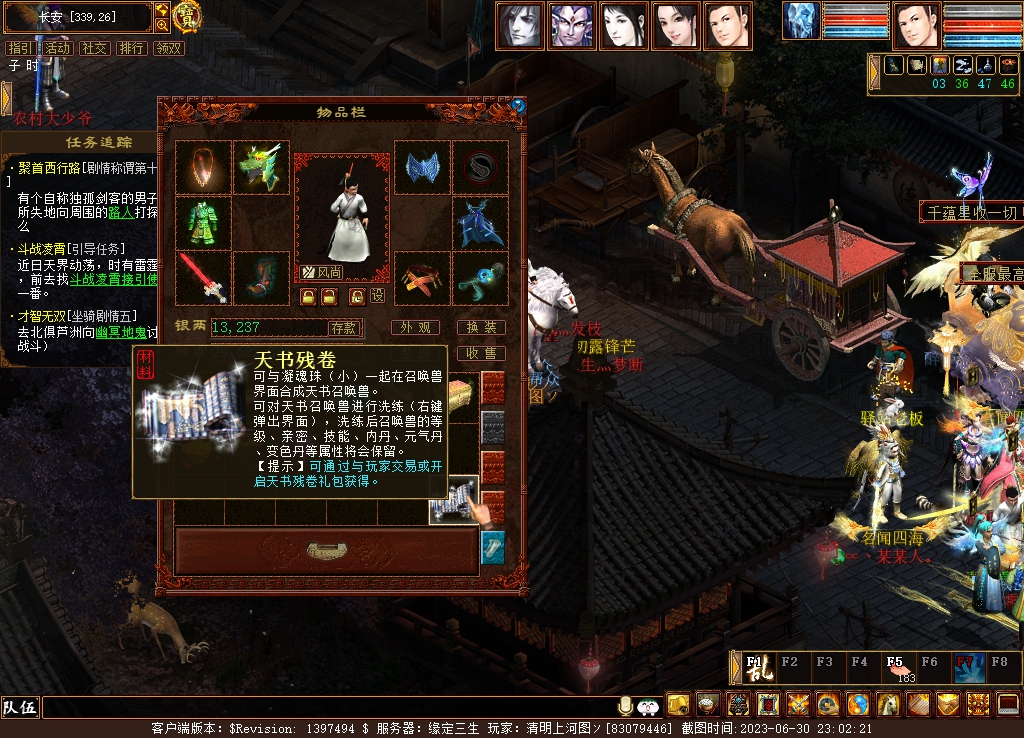This screenshot has height=738, width=1024.
Task: Click the gold 寶 treasure icon
Action: [x=187, y=16]
